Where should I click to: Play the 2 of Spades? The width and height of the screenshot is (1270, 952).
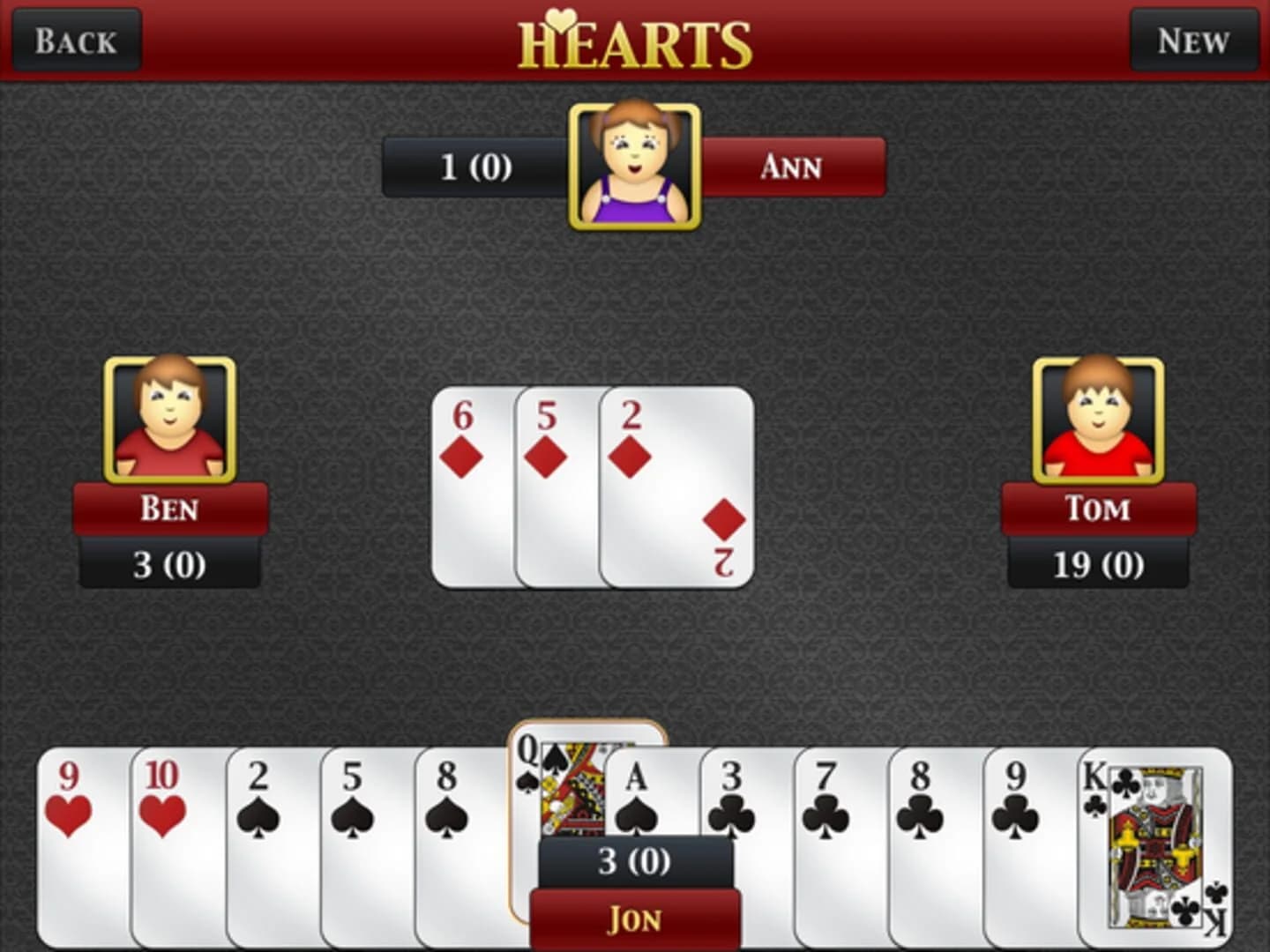pyautogui.click(x=265, y=837)
